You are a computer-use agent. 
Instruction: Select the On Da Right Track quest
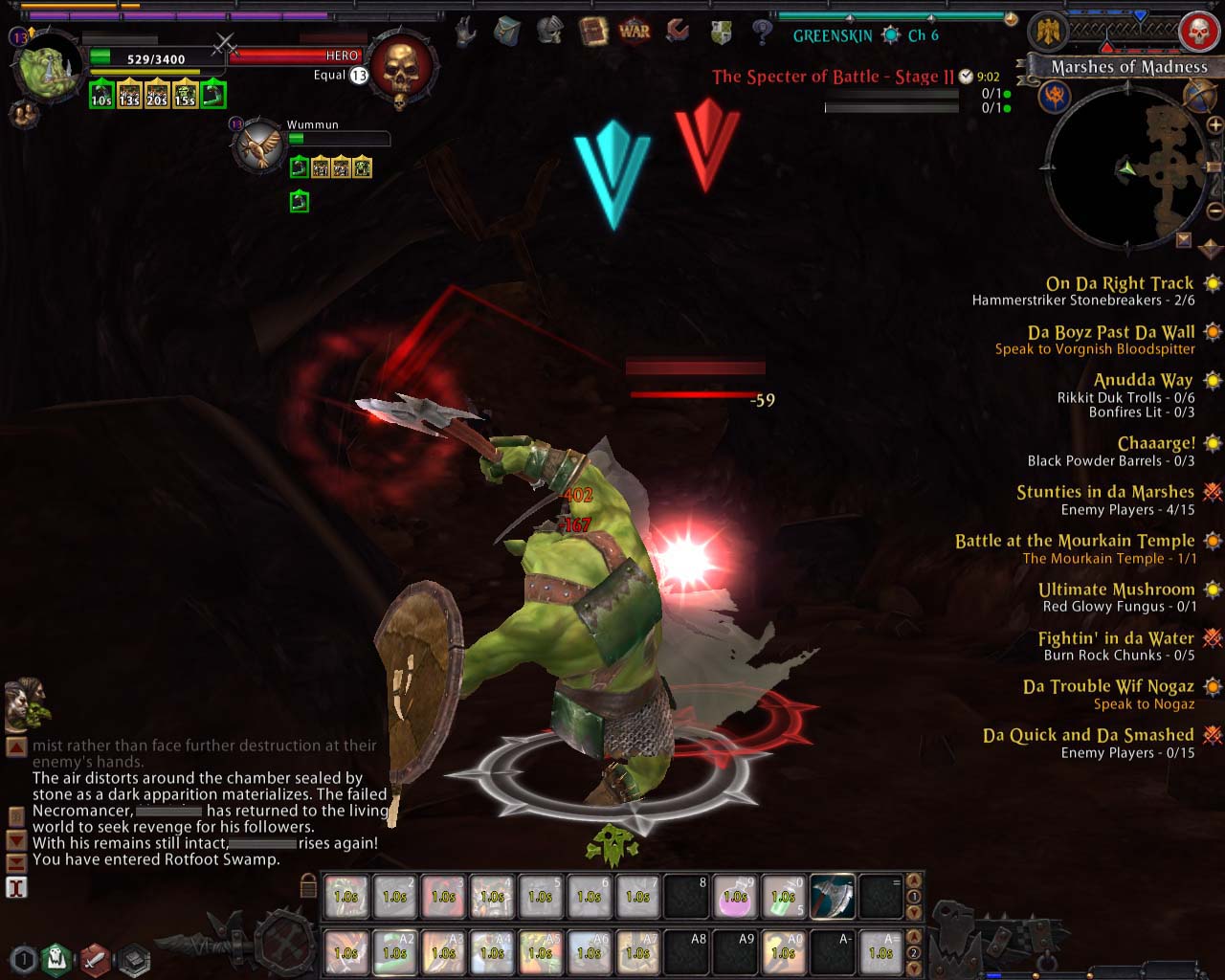click(x=1119, y=283)
